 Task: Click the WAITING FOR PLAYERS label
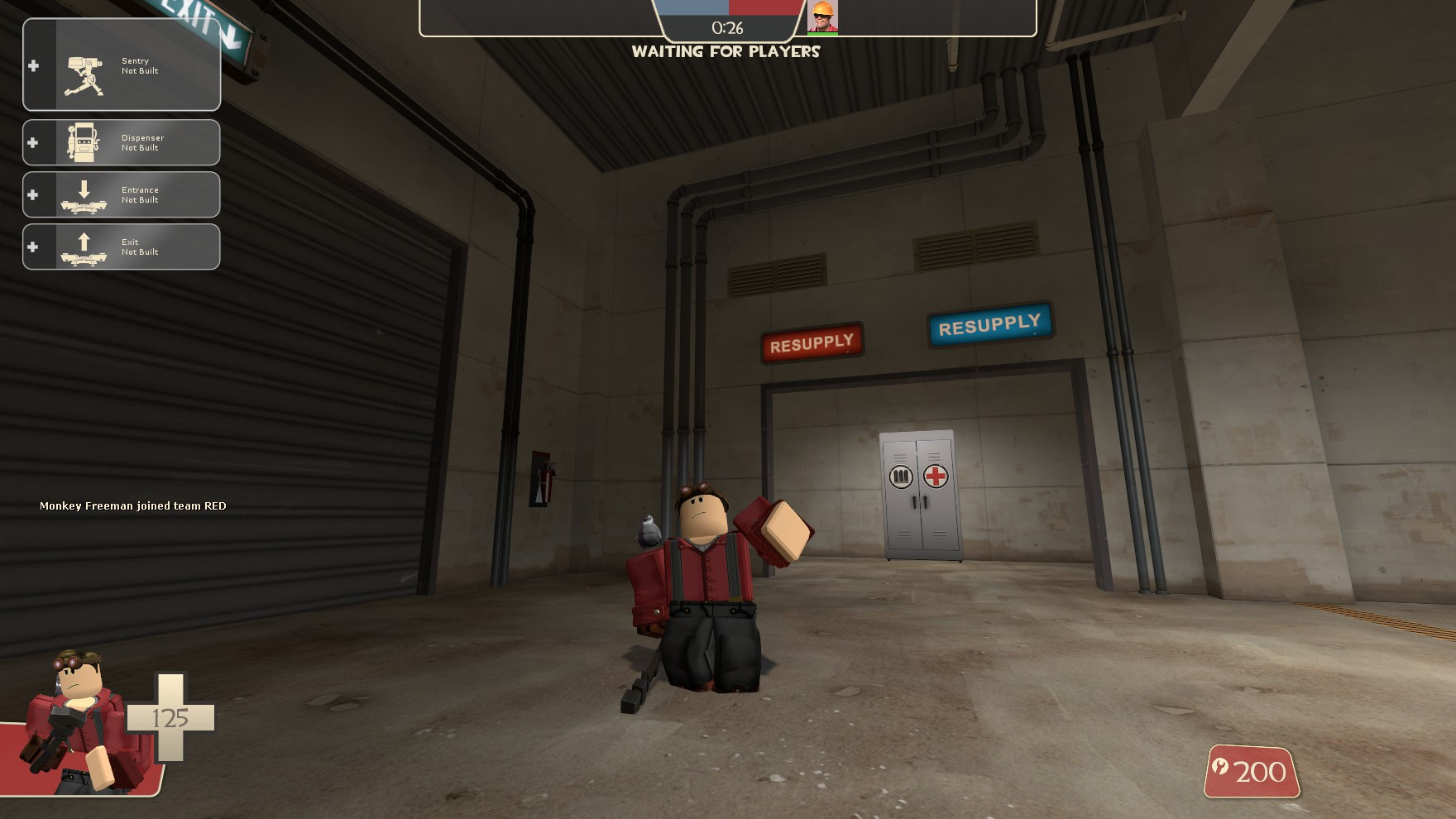point(726,52)
